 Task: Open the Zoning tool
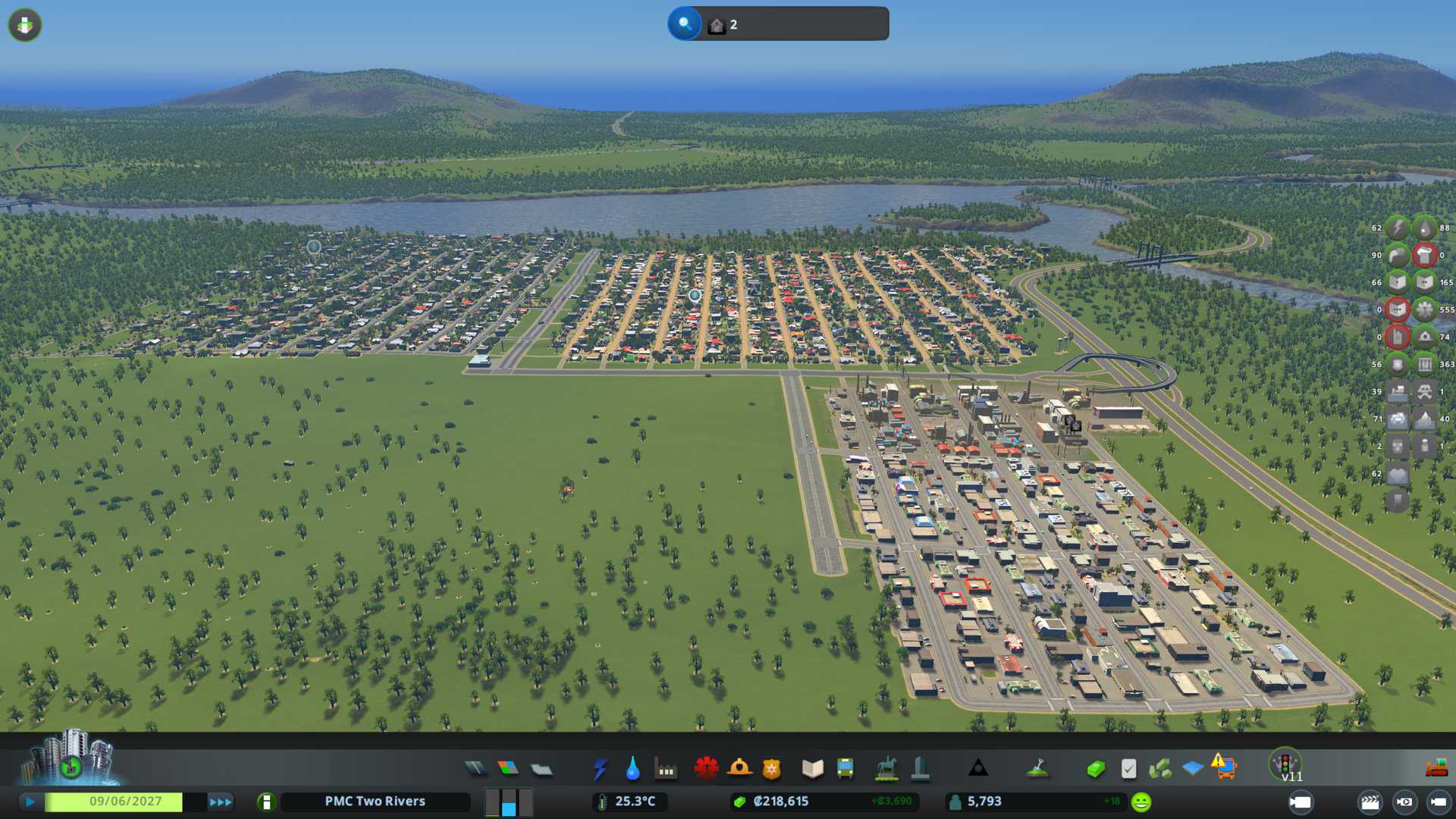coord(508,769)
